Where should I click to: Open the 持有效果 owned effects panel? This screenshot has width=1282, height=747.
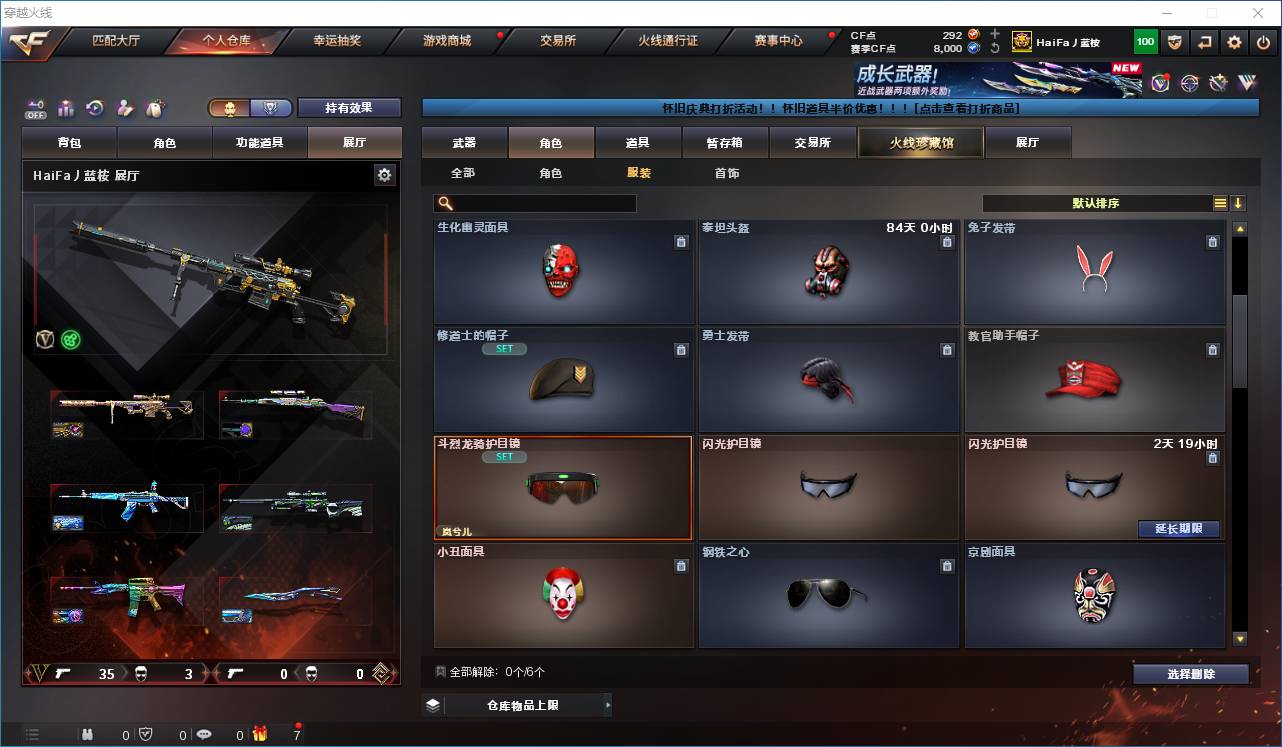pos(348,108)
